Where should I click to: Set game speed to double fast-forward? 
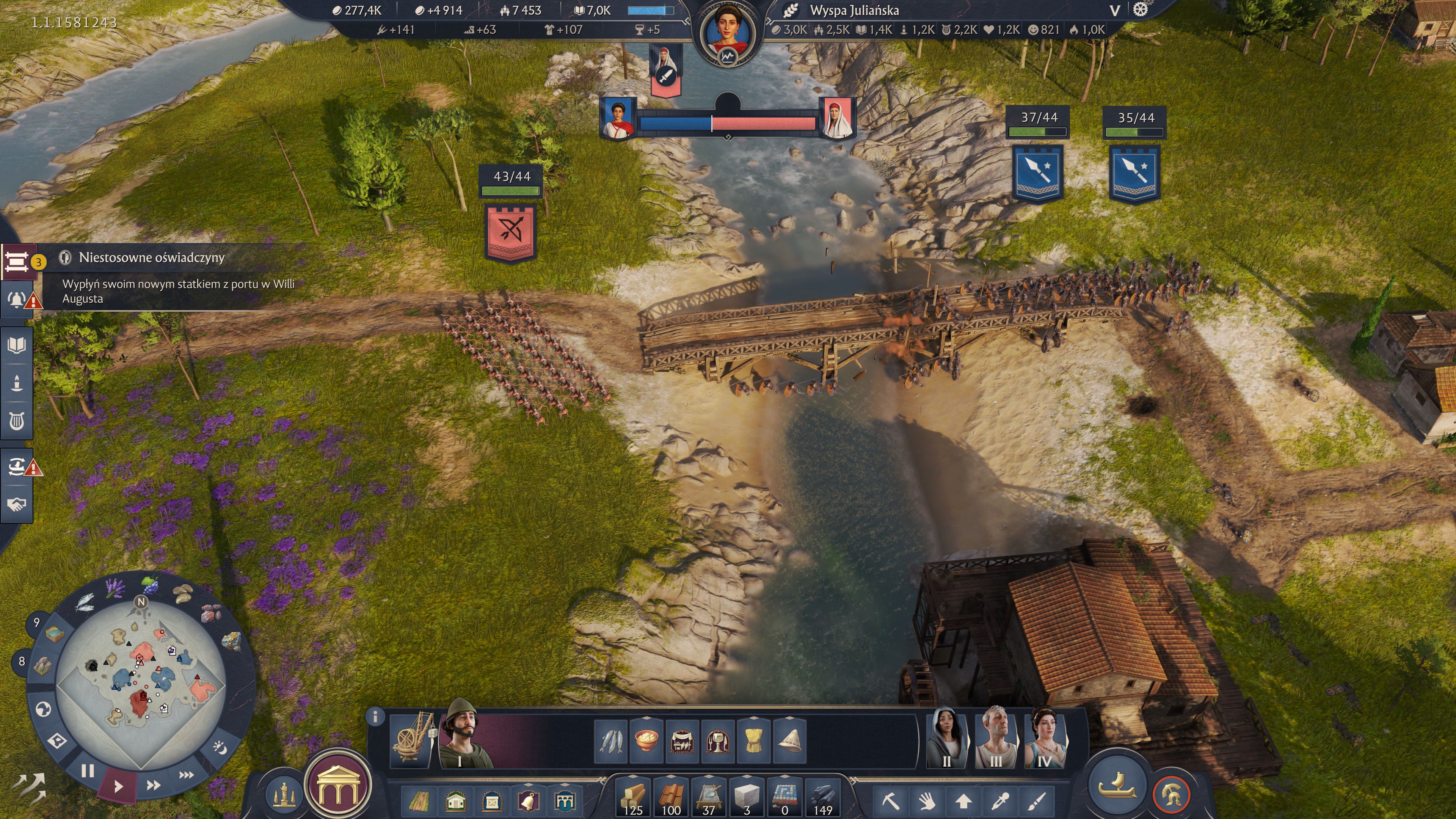[153, 785]
